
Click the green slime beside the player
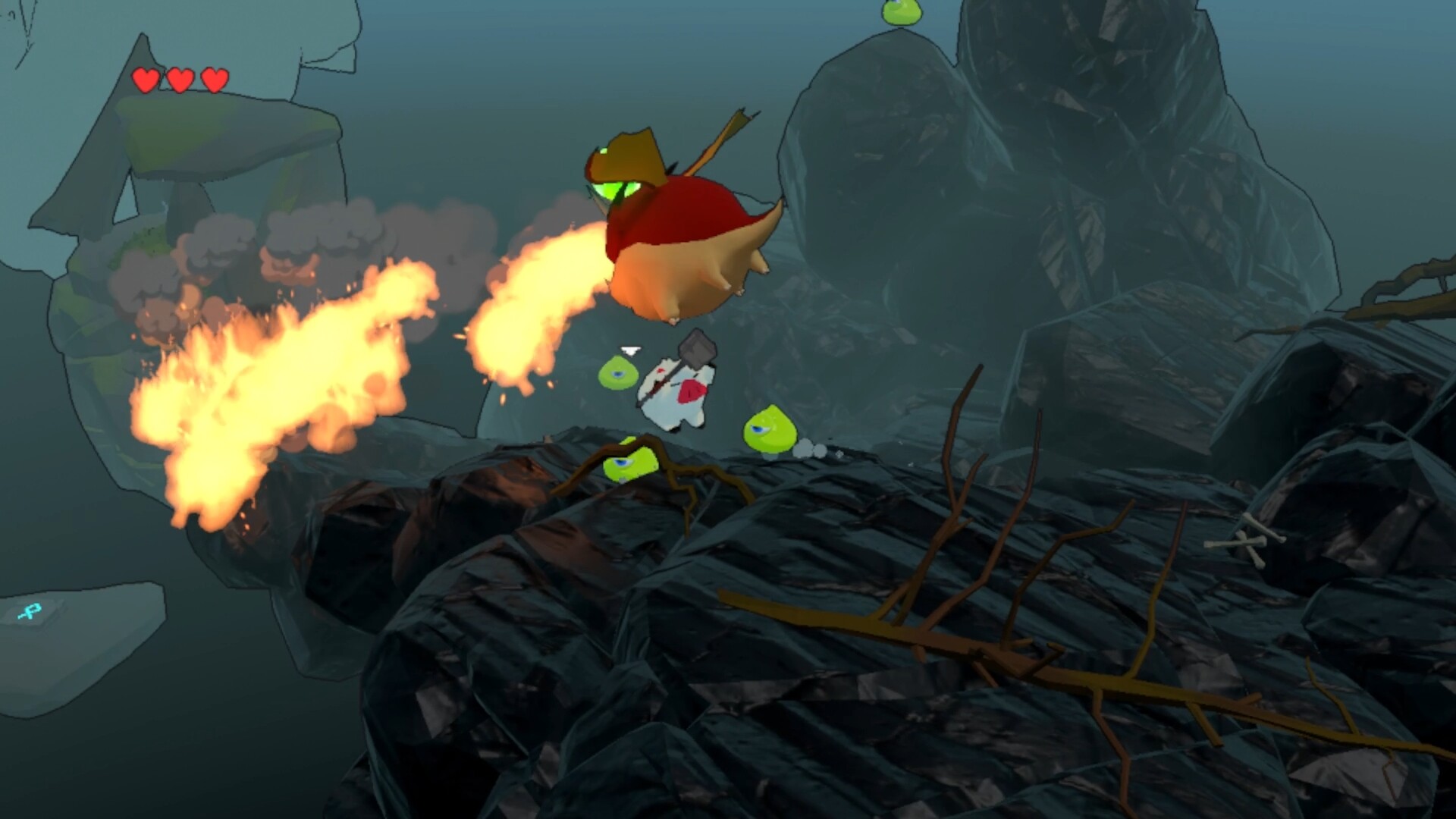click(x=617, y=373)
